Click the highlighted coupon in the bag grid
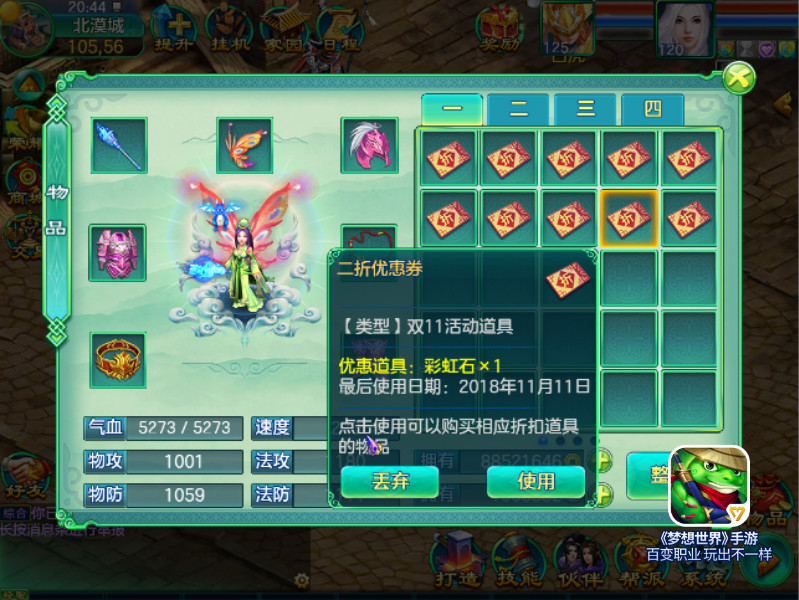The image size is (799, 600). pos(629,217)
